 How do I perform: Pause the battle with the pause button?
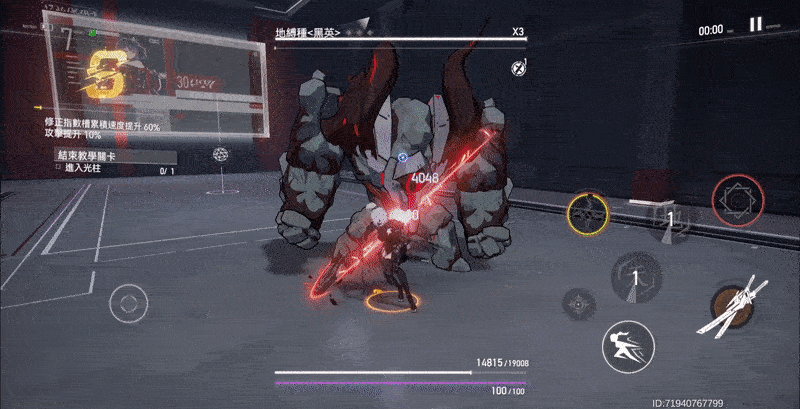tap(755, 25)
